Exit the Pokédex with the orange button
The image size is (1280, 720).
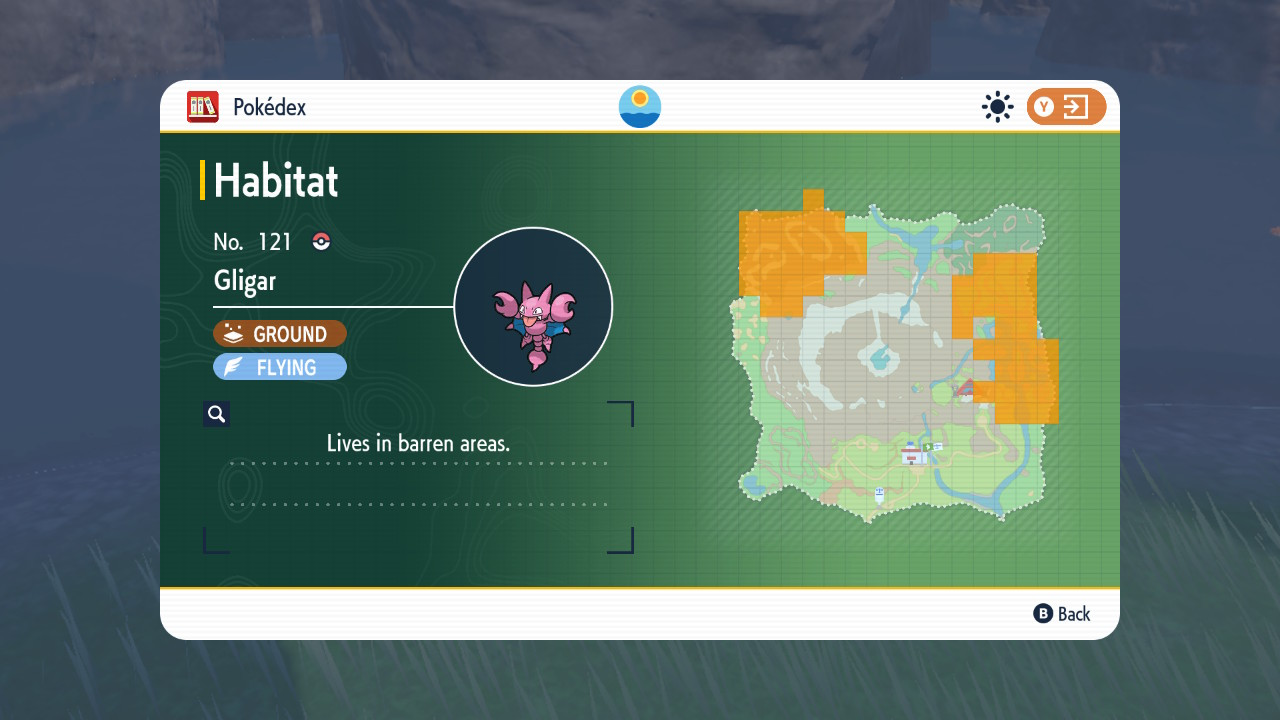(1066, 107)
